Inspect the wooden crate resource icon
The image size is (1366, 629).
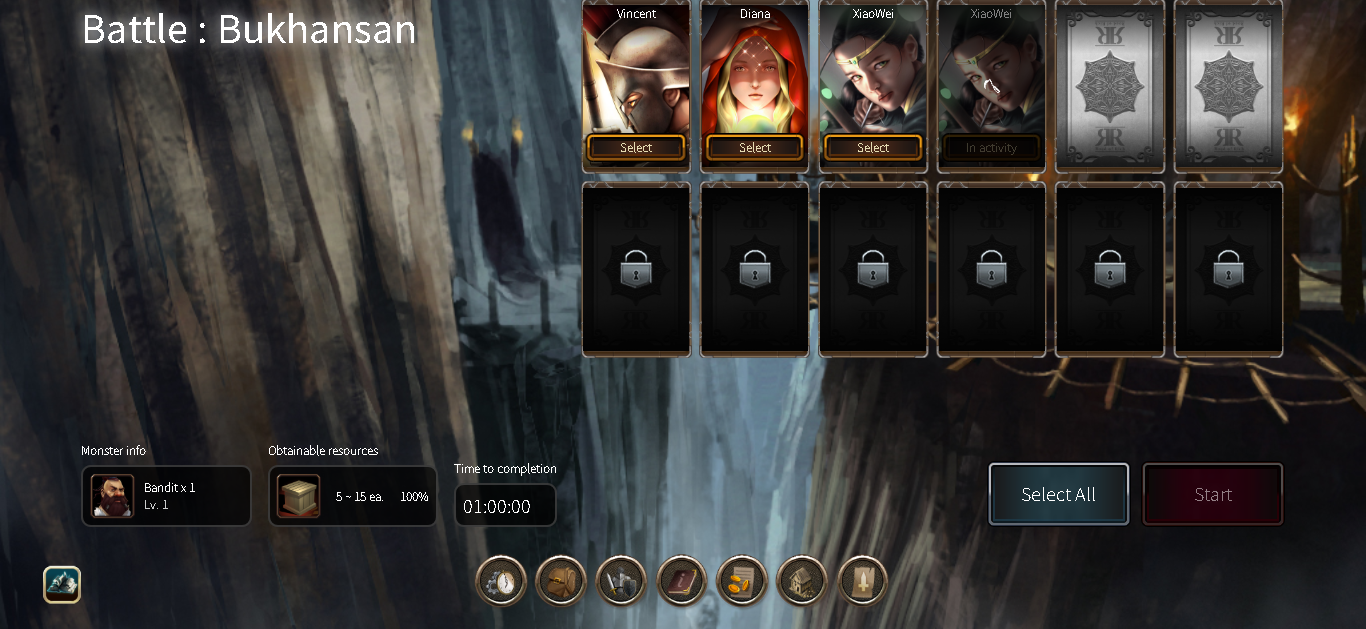click(x=299, y=496)
